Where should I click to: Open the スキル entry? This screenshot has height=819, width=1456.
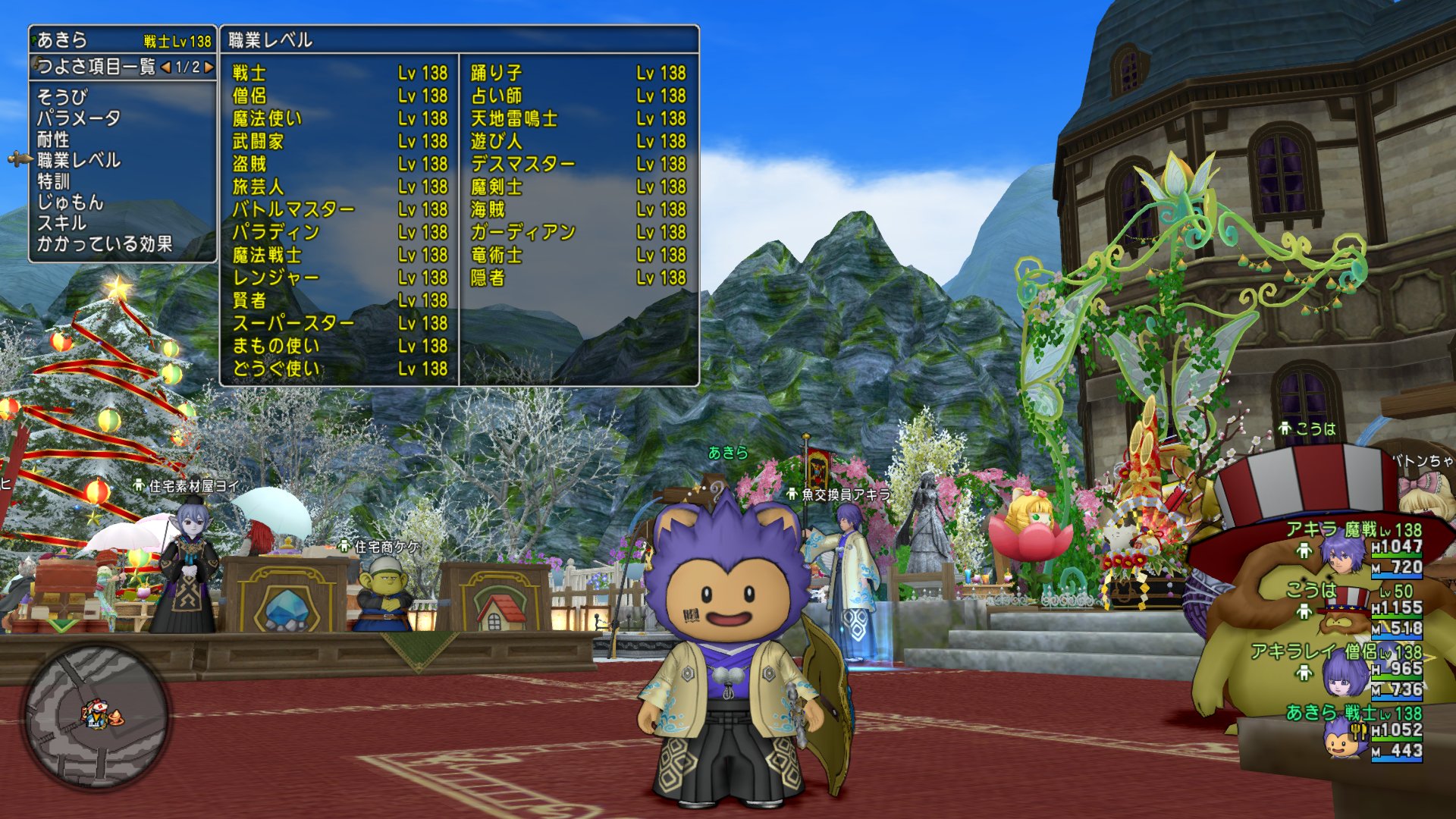(x=62, y=223)
